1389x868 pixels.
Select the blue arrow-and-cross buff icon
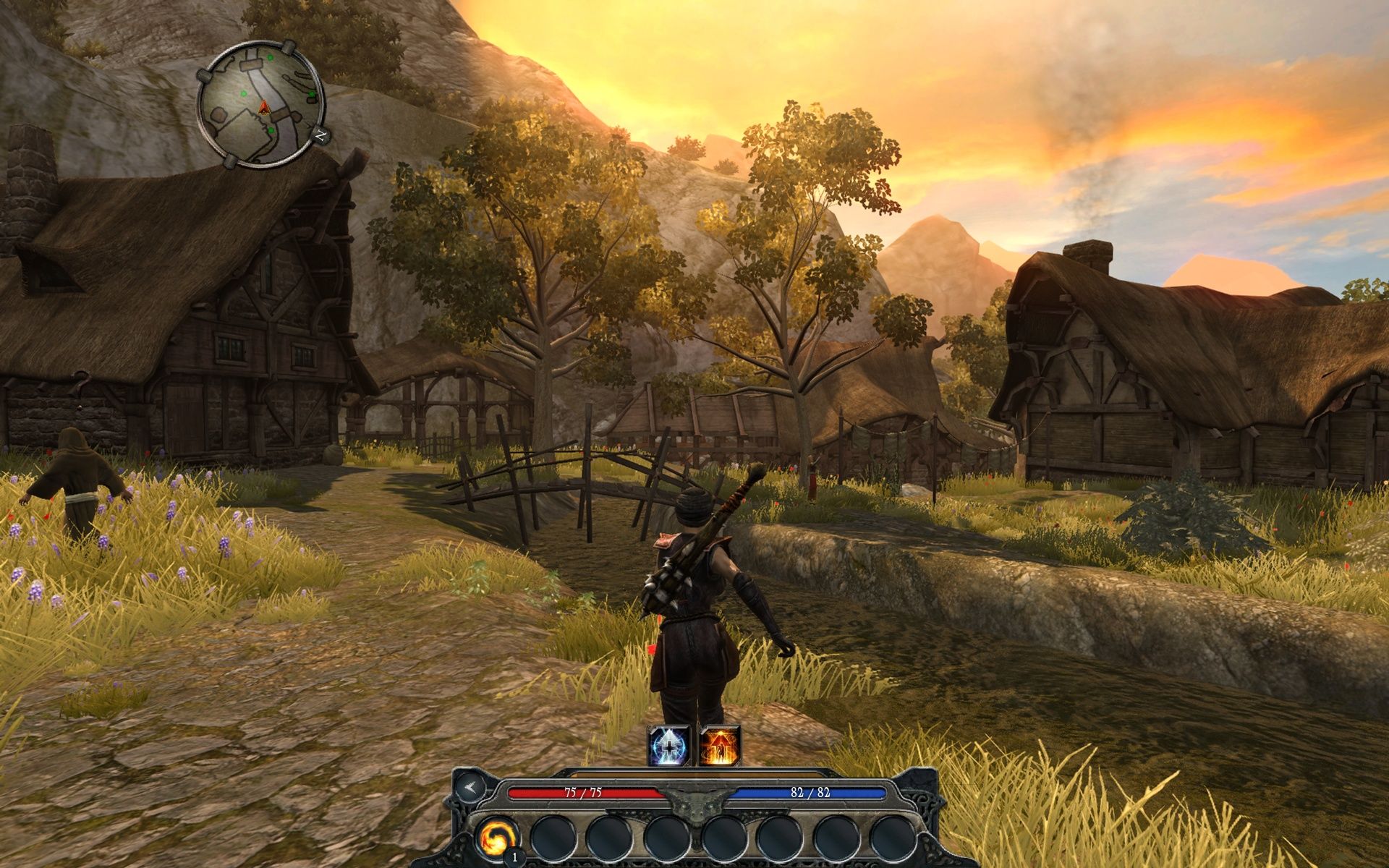point(668,746)
